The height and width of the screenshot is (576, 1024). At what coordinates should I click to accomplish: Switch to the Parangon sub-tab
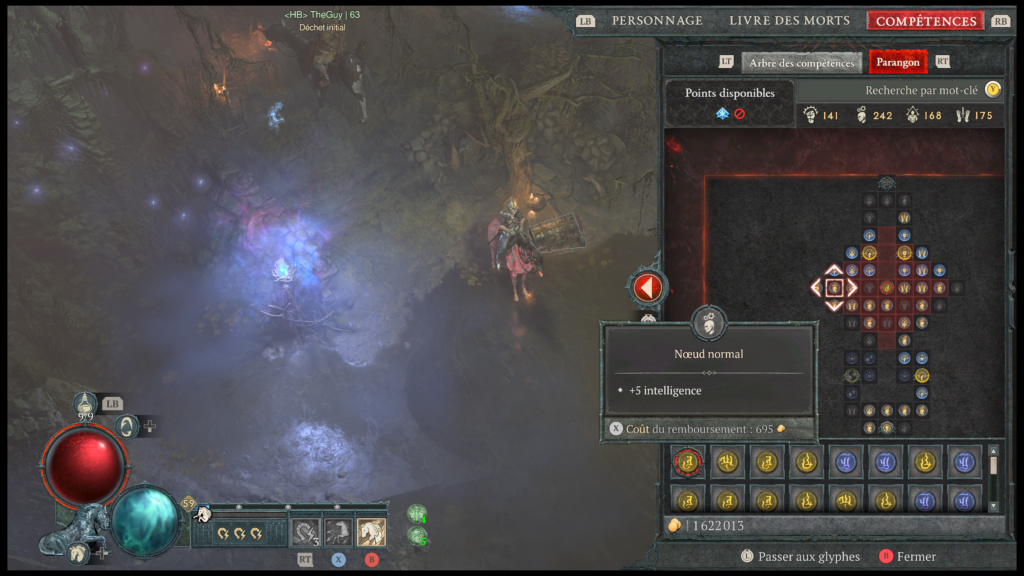coord(897,63)
